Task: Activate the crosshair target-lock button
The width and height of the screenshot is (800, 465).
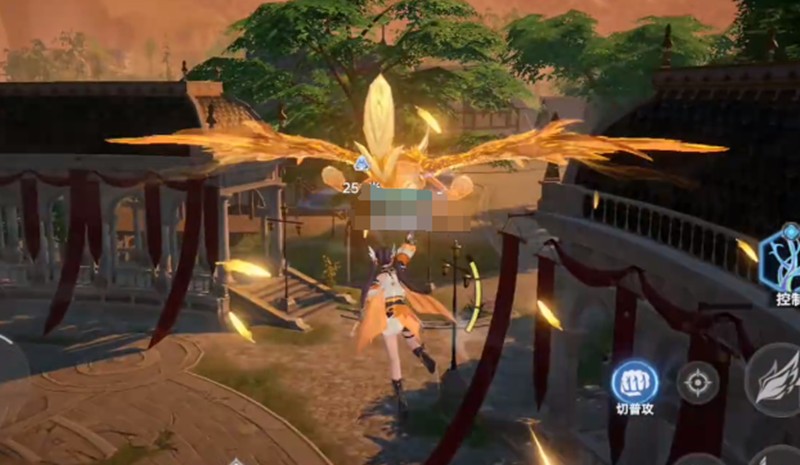Action: [697, 382]
